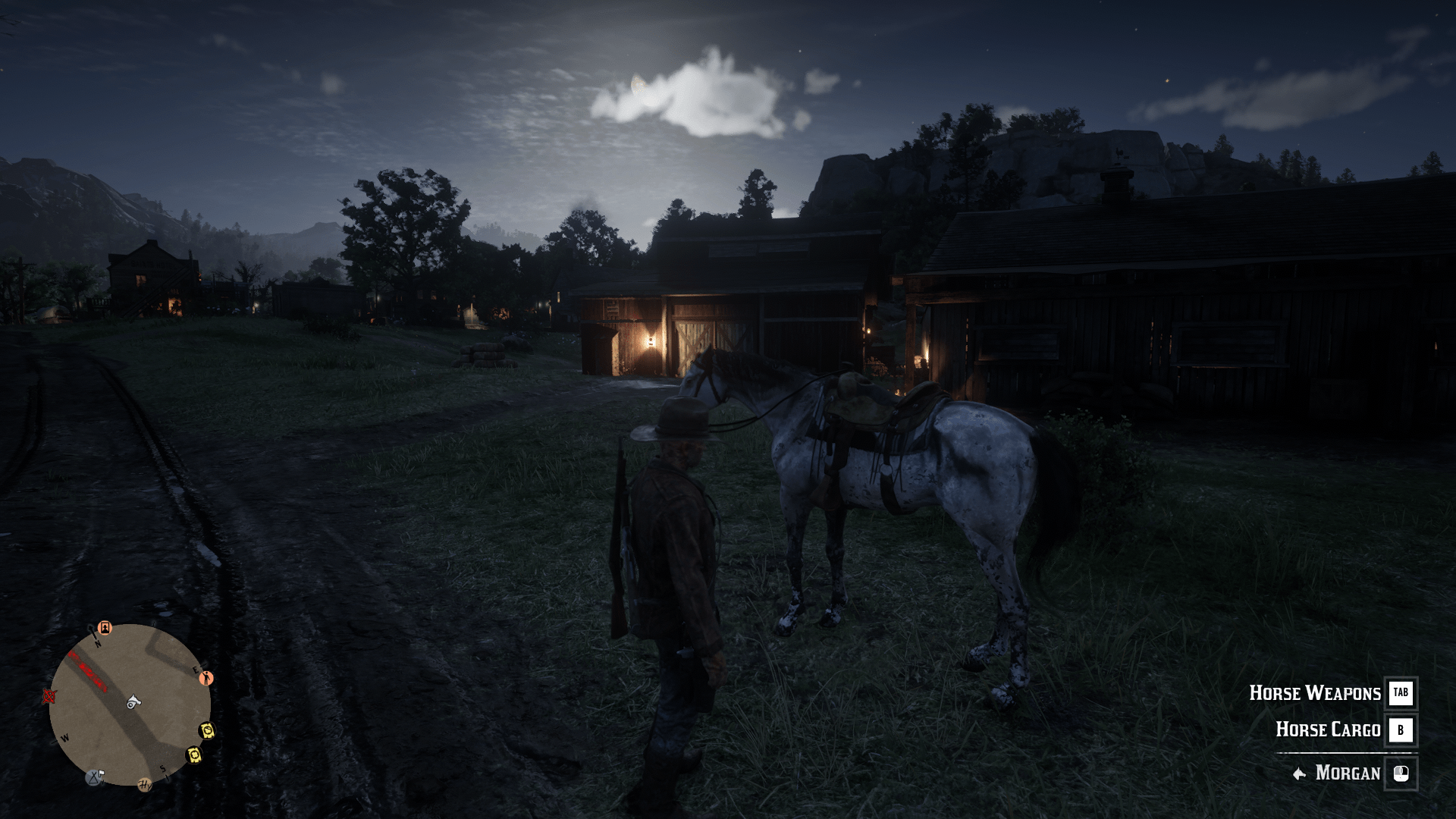Click the B key icon for Horse Cargo
Image resolution: width=1456 pixels, height=819 pixels.
1402,730
